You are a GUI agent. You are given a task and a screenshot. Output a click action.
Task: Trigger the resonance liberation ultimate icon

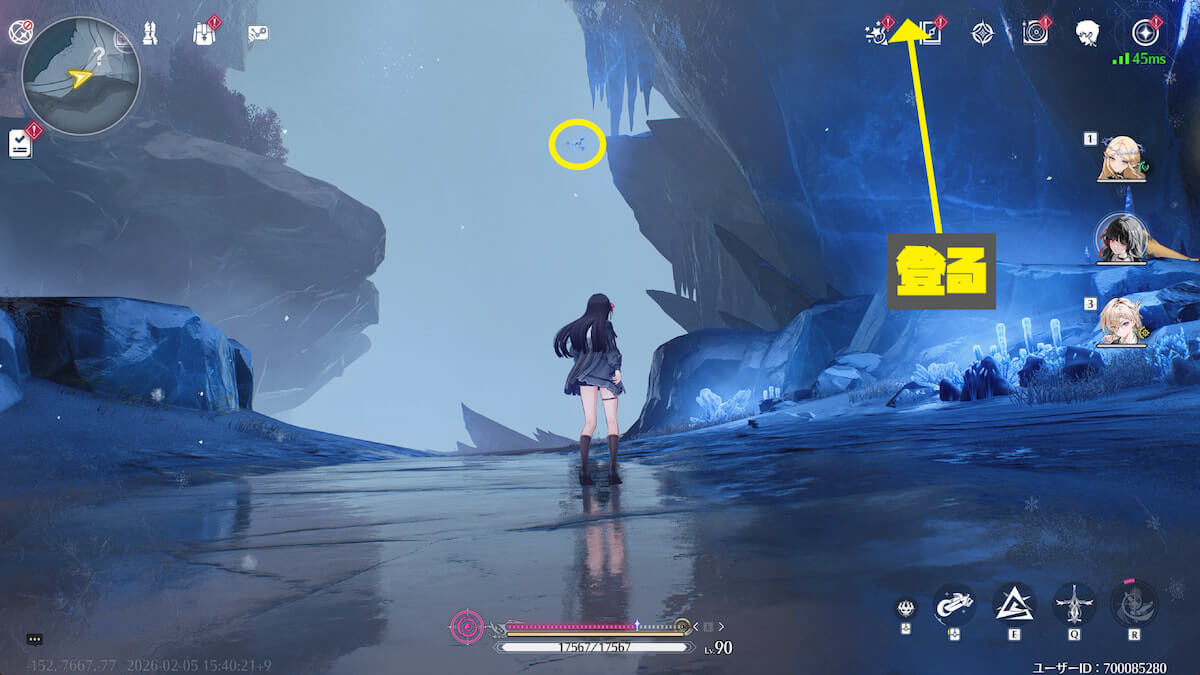pos(1134,603)
